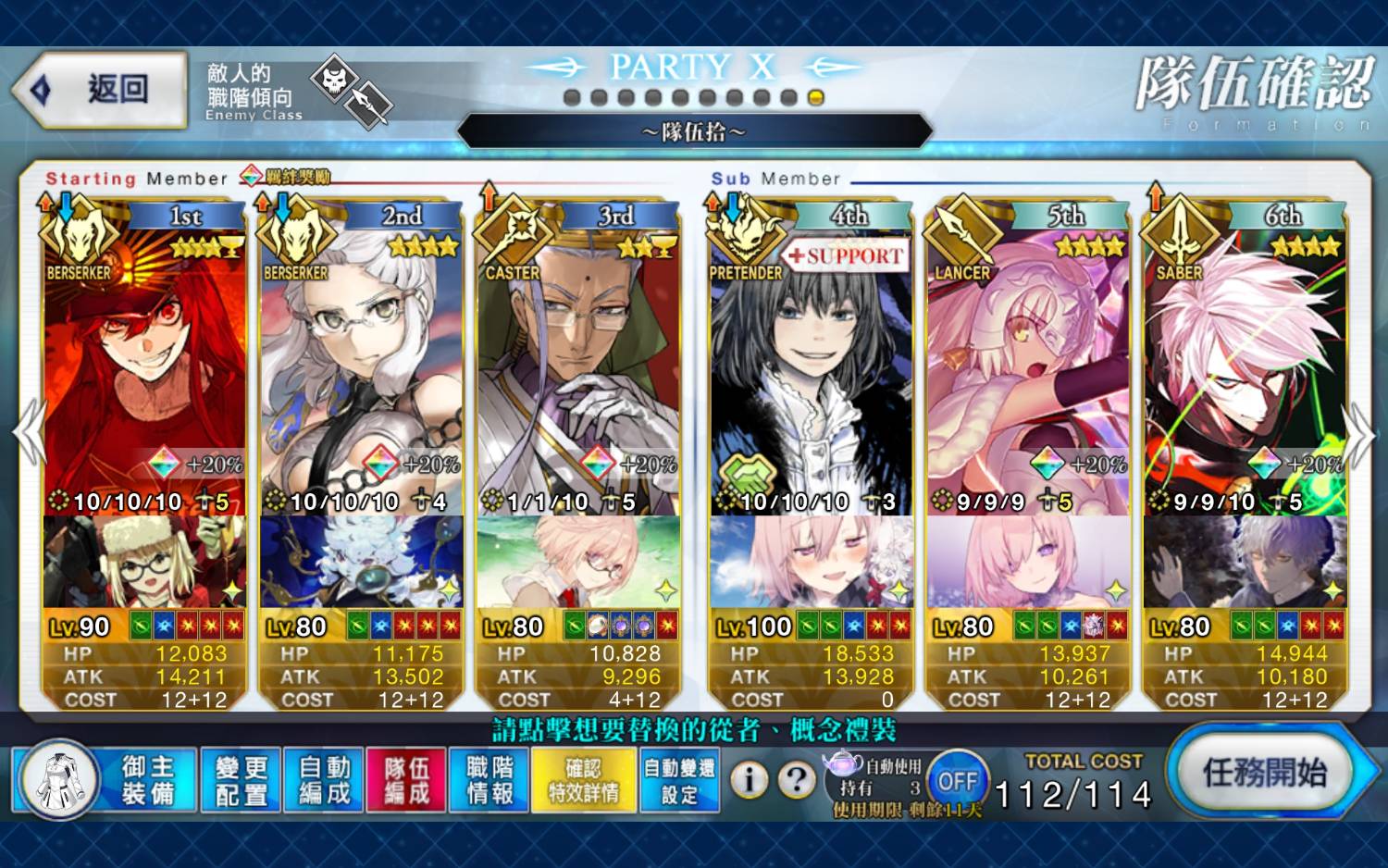
Task: Click the round info "i" icon
Action: [x=749, y=780]
